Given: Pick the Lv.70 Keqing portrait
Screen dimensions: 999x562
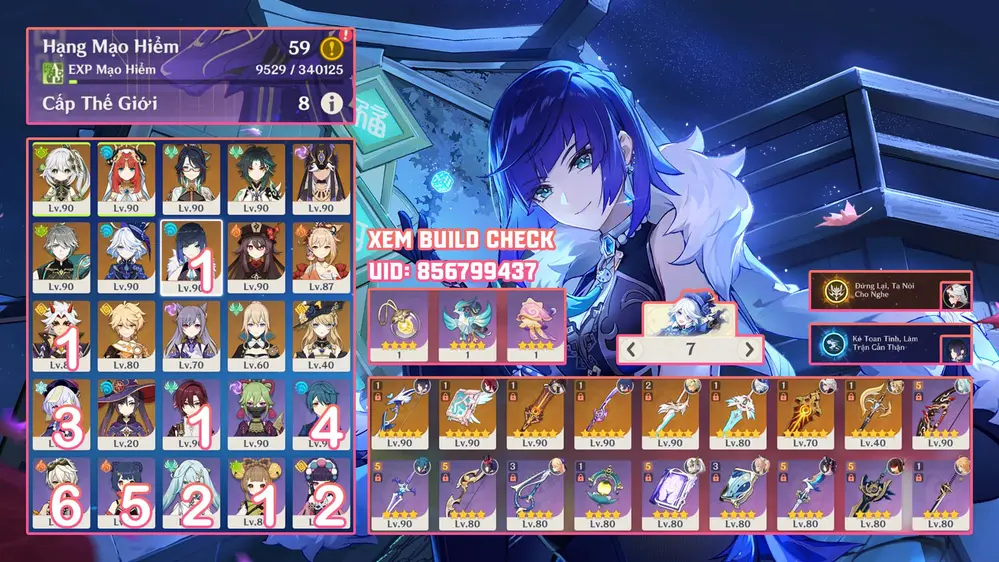Looking at the screenshot, I should coord(188,334).
